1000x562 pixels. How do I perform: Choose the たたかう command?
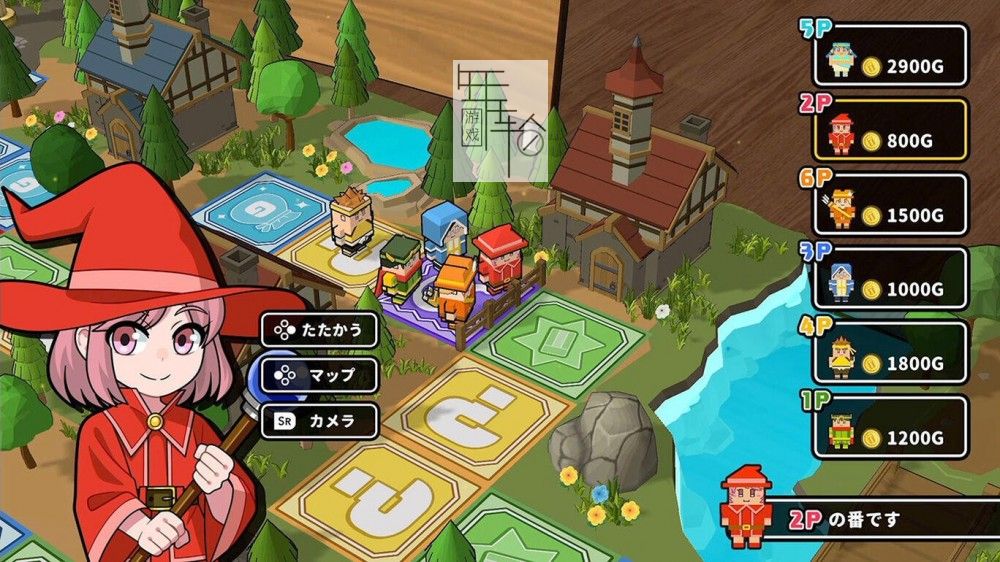pyautogui.click(x=320, y=329)
